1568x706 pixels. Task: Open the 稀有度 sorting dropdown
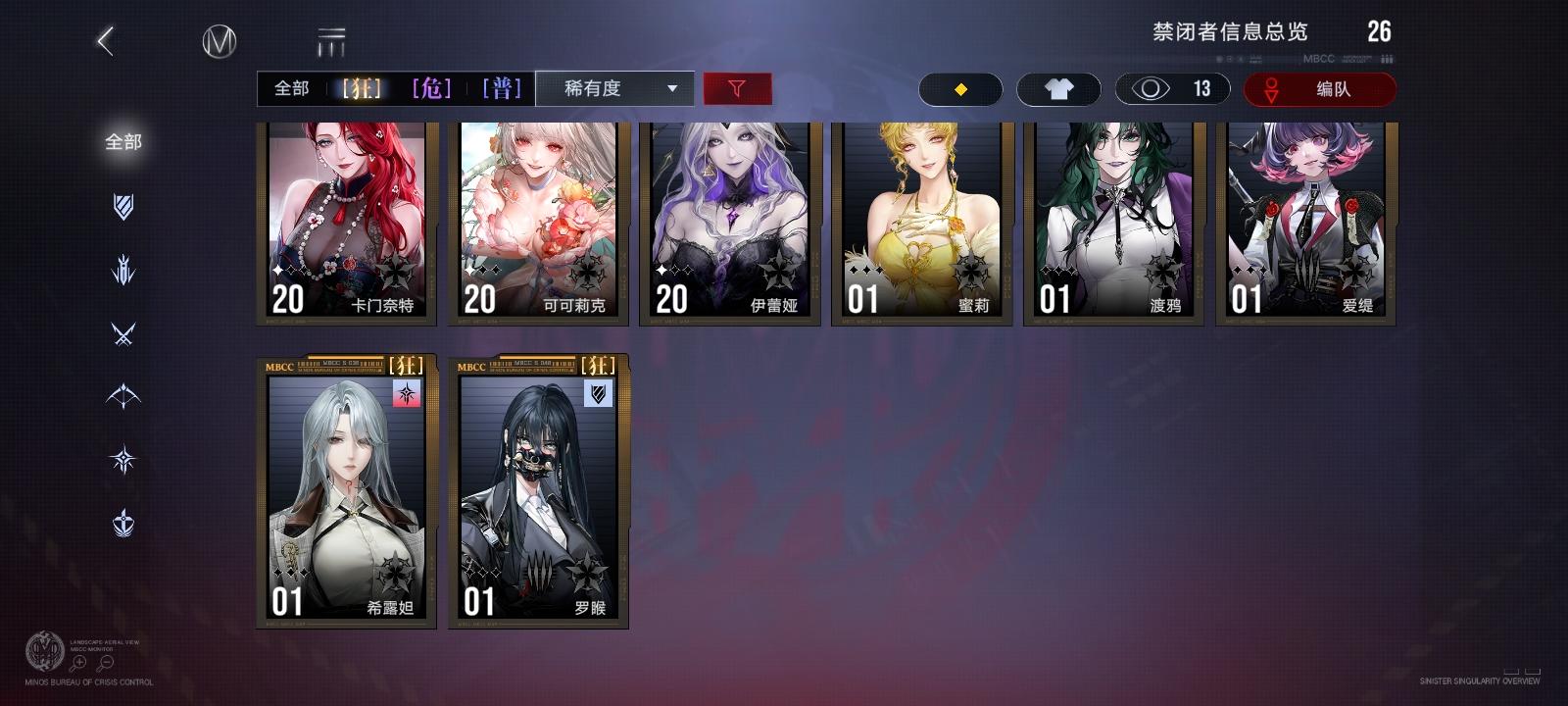point(615,88)
